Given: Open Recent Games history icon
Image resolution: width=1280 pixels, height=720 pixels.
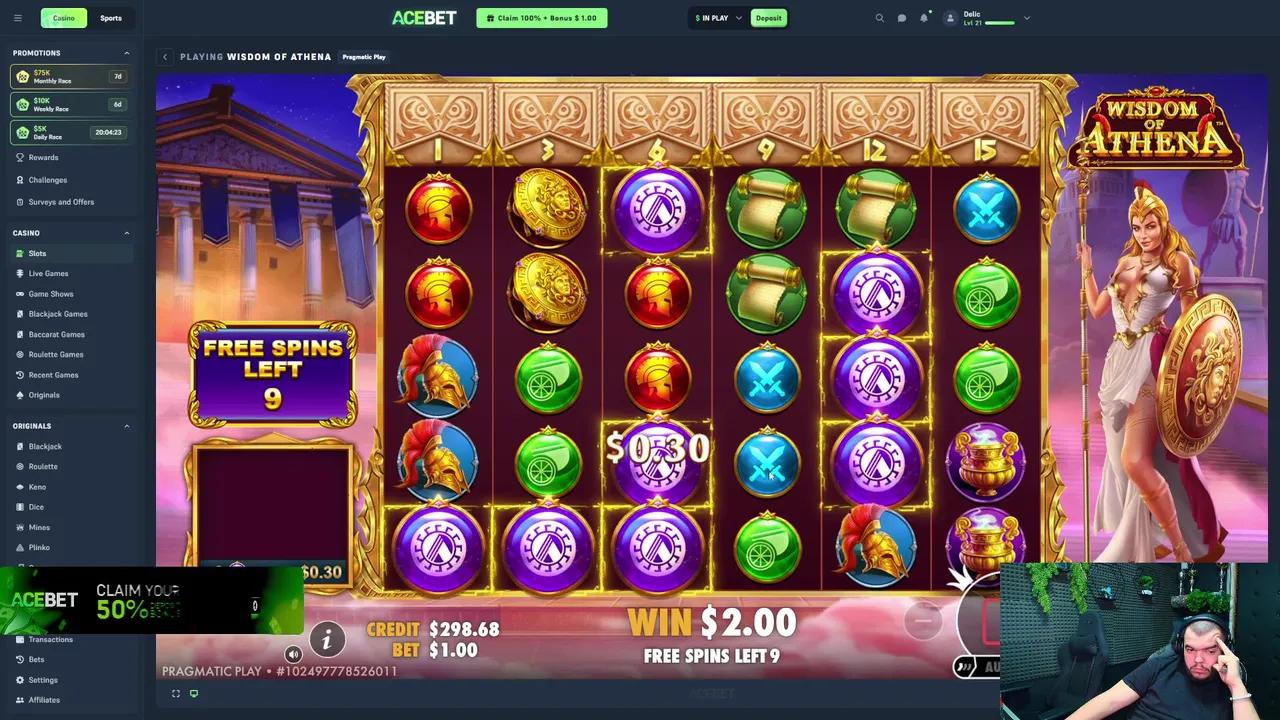Looking at the screenshot, I should pos(22,374).
